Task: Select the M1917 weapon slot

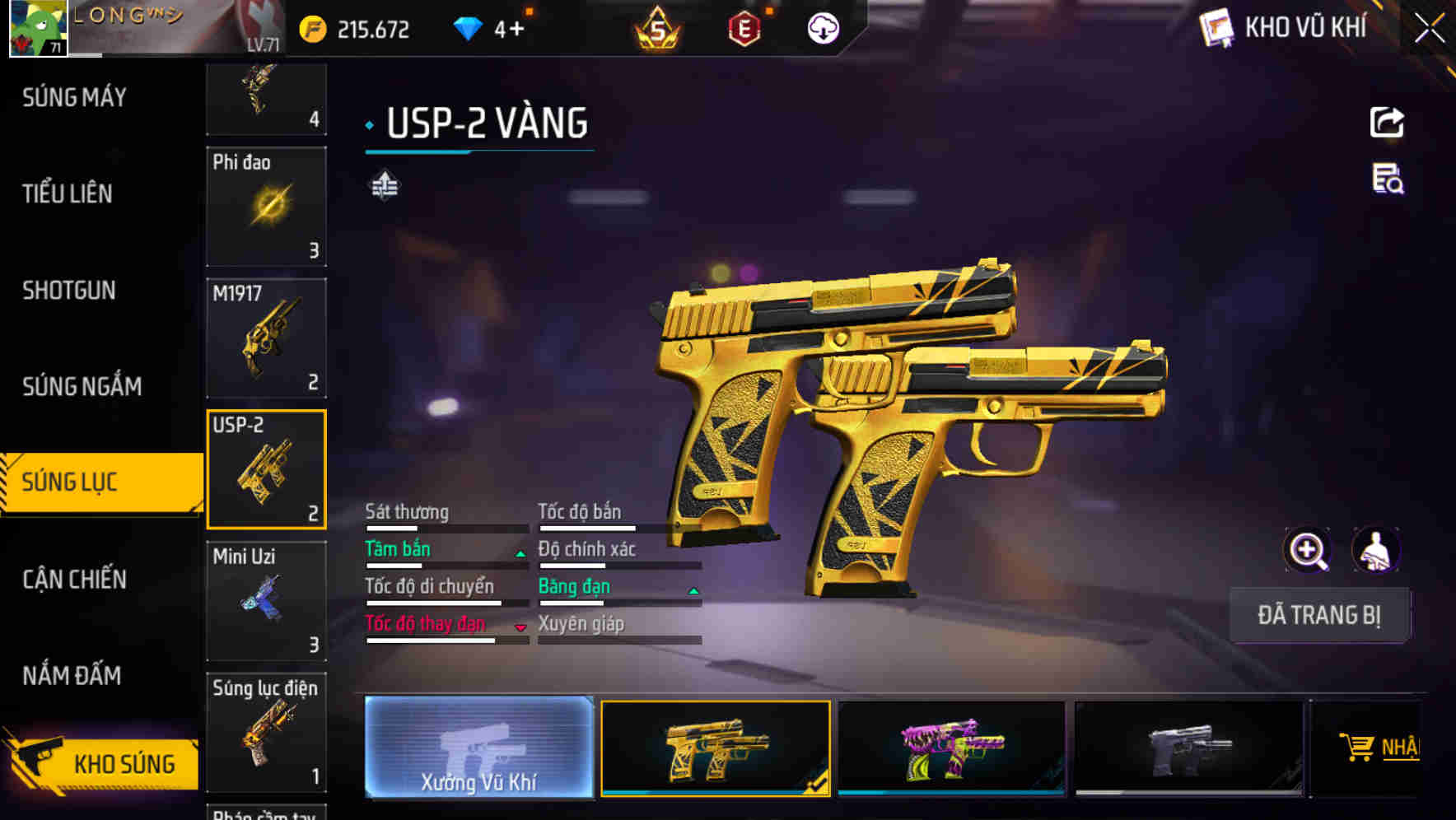Action: [266, 338]
